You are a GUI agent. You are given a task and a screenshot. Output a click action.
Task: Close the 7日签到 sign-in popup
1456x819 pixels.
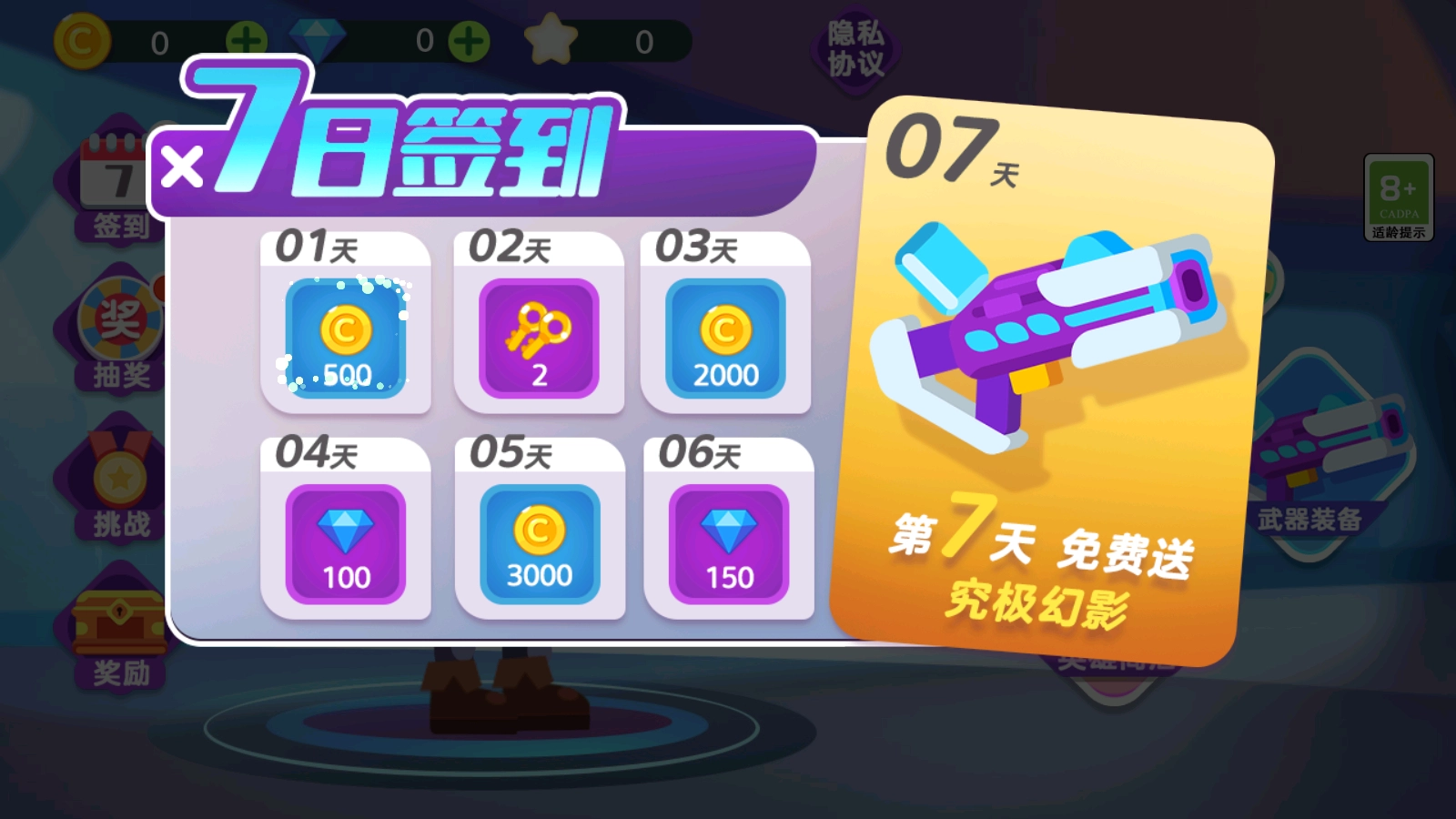178,167
